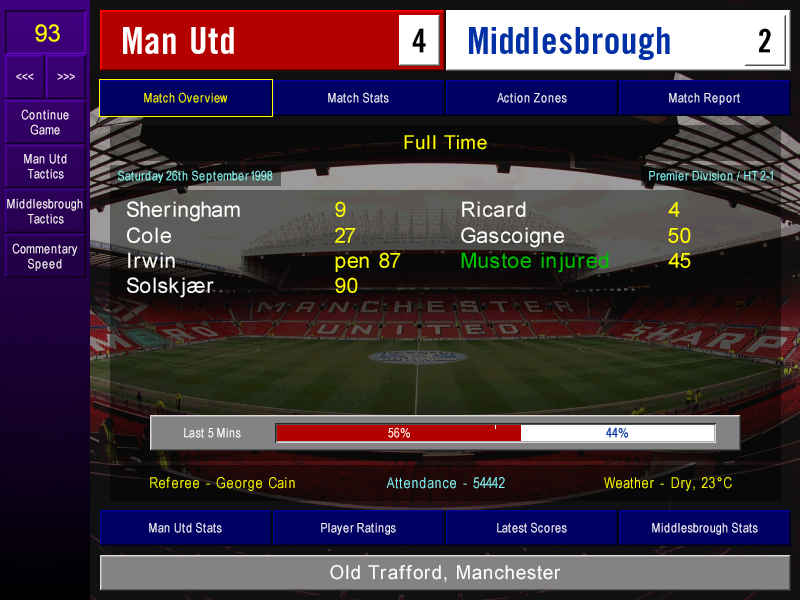Open Middlesbrough Tactics

[45, 211]
